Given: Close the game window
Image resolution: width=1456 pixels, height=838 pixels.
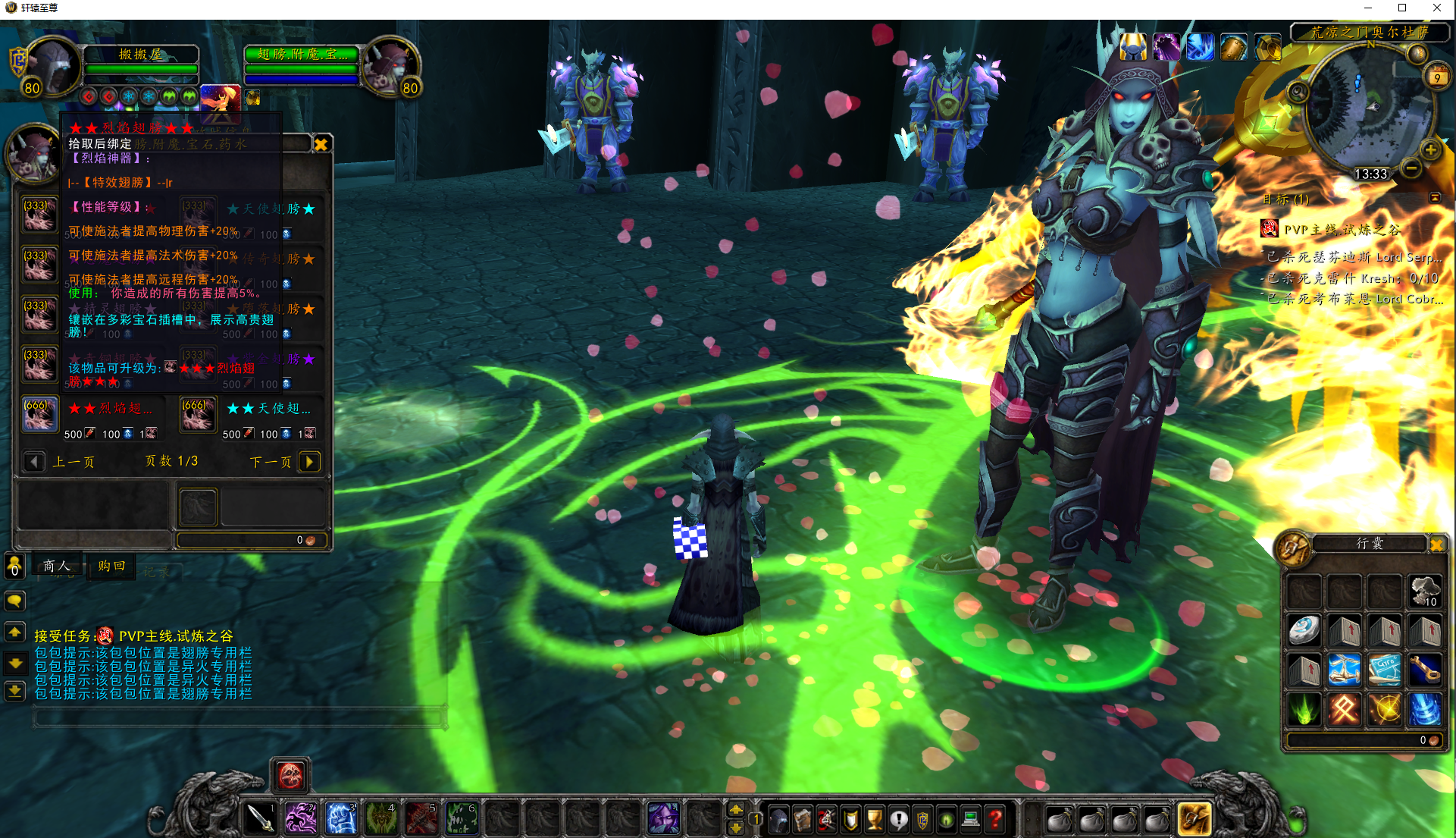Looking at the screenshot, I should [1436, 8].
